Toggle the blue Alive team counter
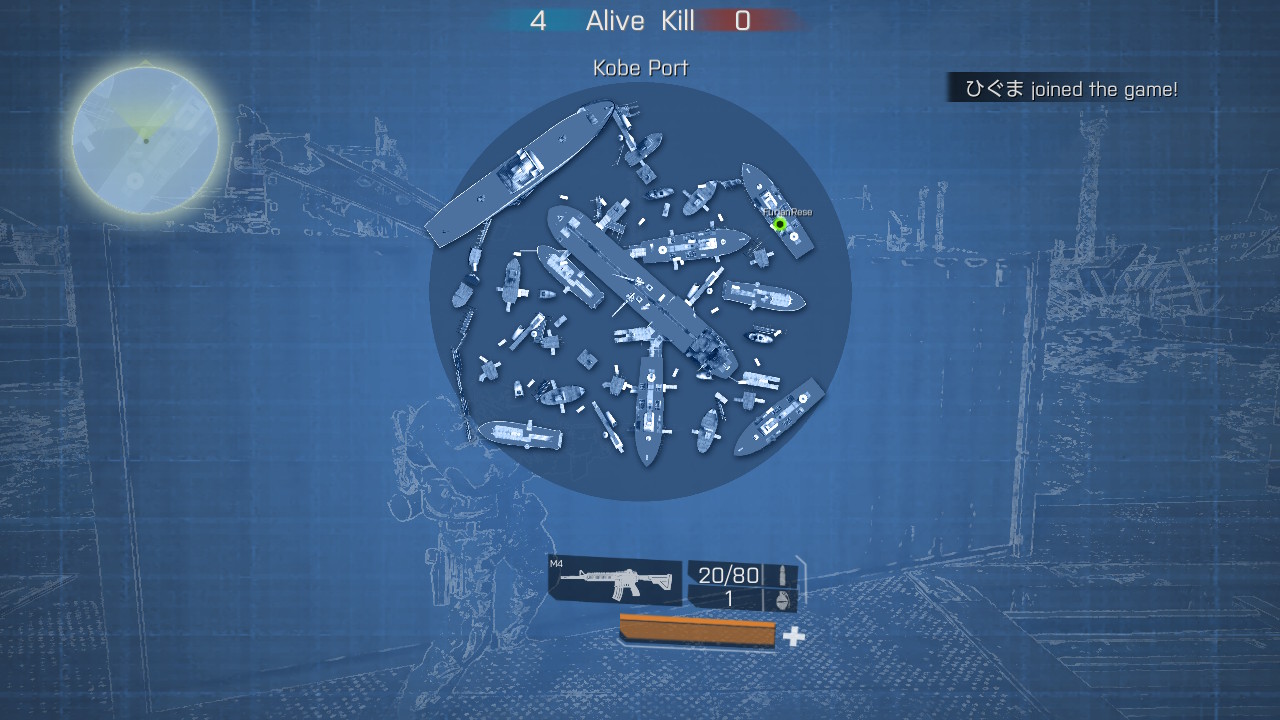Screen dimensions: 1280x720 [x=539, y=20]
